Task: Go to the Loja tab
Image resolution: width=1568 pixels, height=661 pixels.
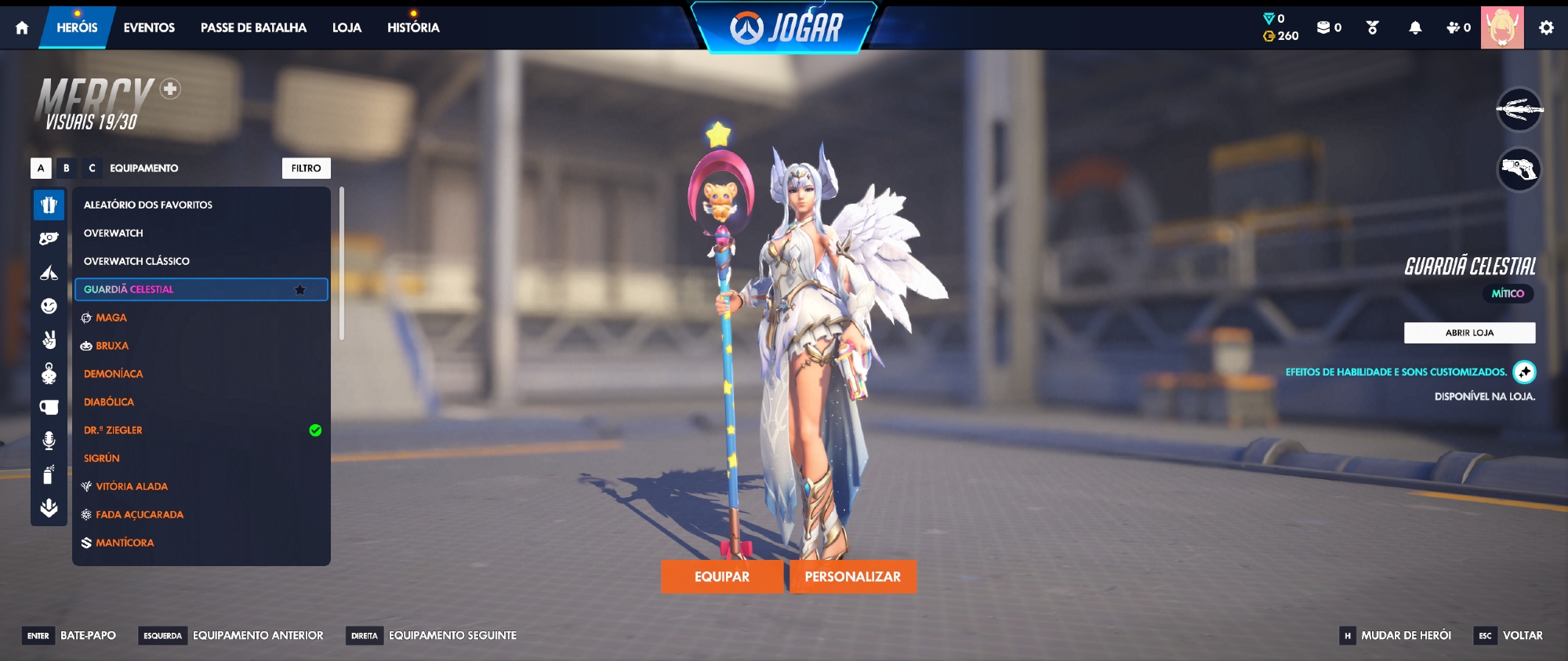Action: point(347,27)
